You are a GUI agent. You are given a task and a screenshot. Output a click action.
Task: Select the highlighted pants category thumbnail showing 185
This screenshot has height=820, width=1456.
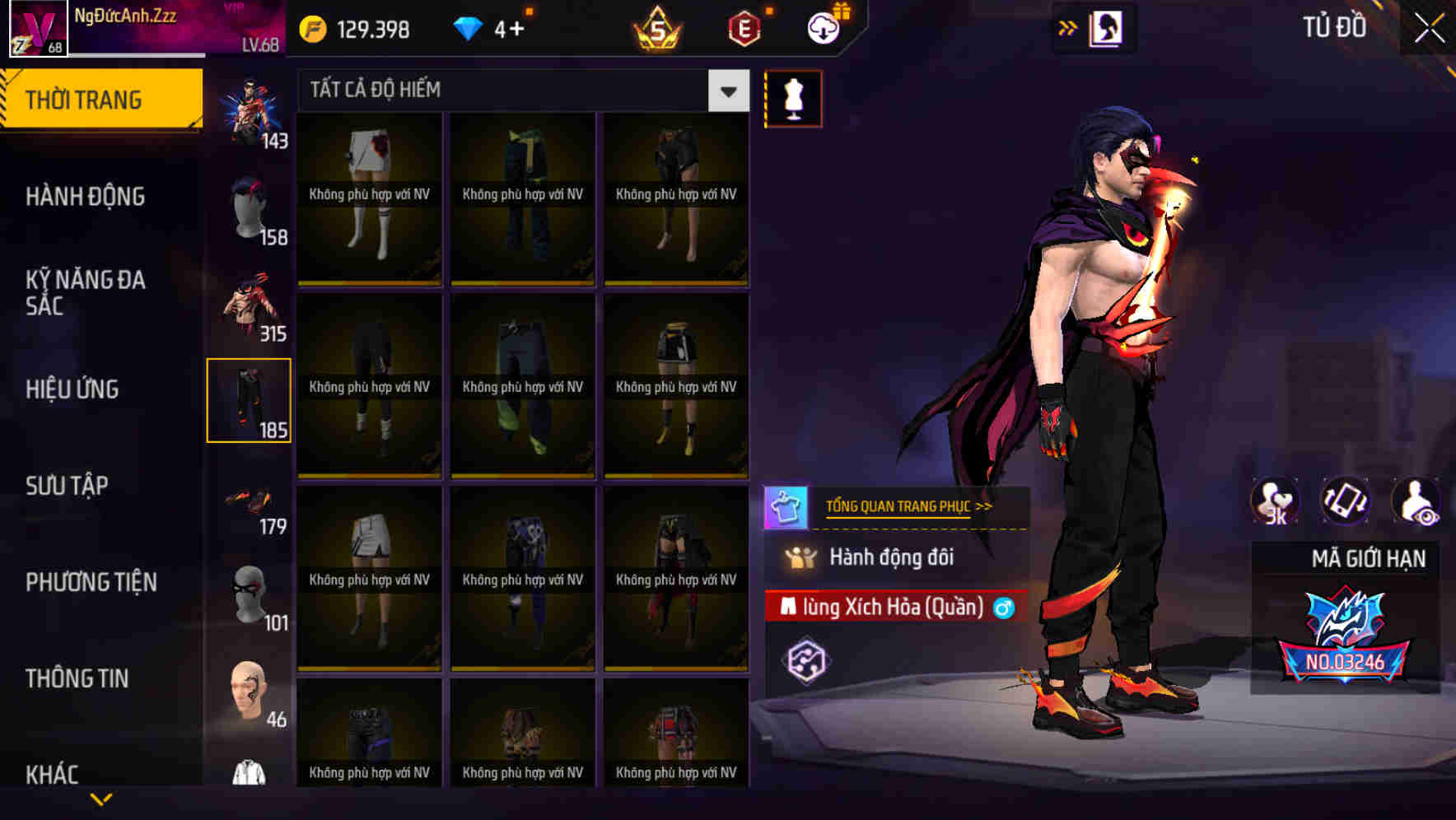[x=250, y=401]
